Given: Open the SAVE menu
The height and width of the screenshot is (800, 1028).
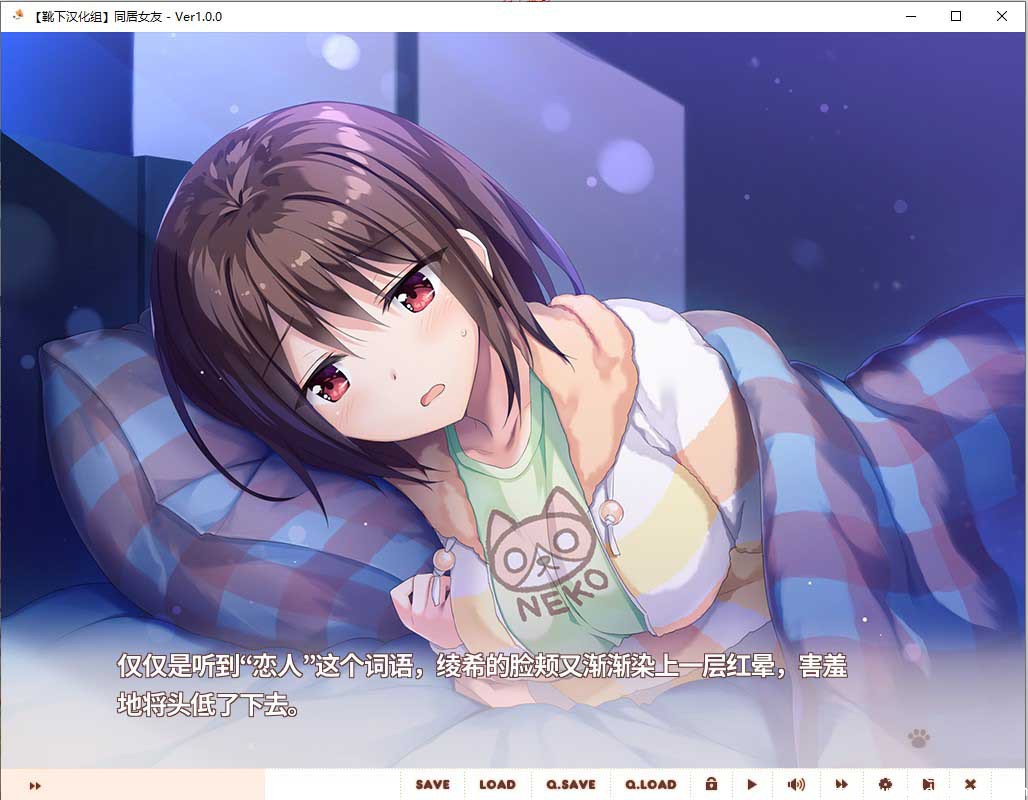Looking at the screenshot, I should point(433,785).
